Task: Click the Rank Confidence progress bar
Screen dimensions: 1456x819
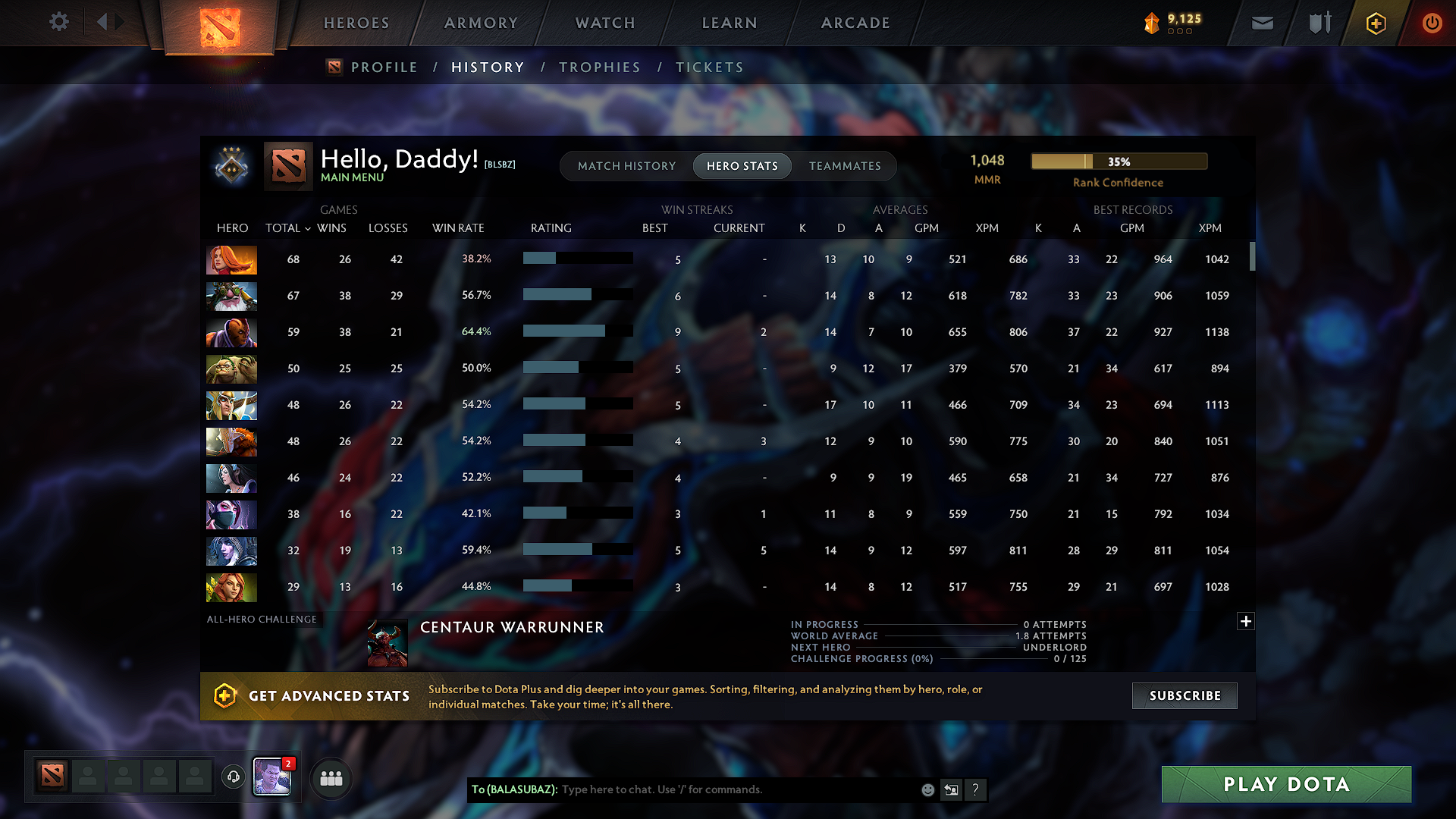Action: [x=1118, y=161]
